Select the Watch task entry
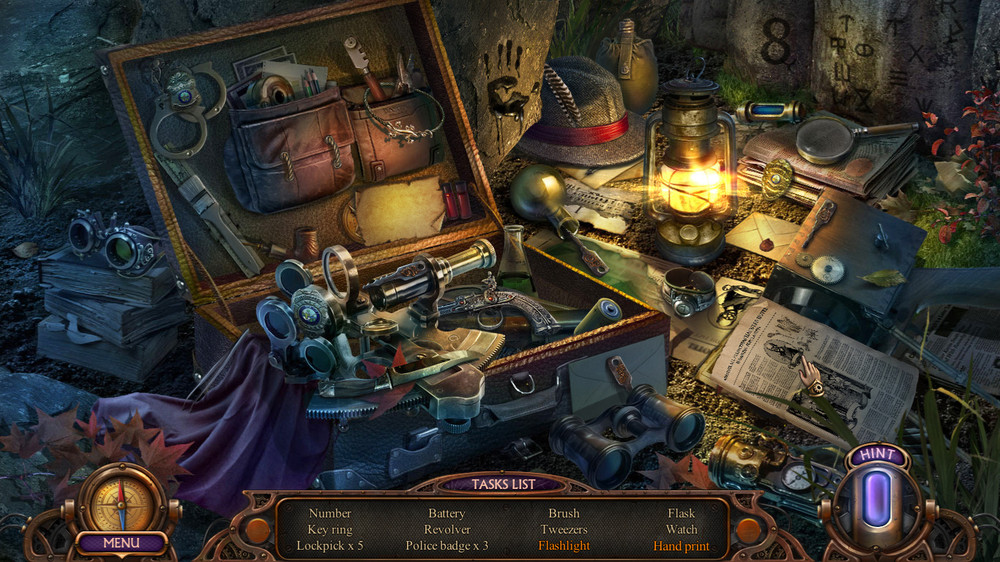This screenshot has width=1000, height=562. (681, 530)
